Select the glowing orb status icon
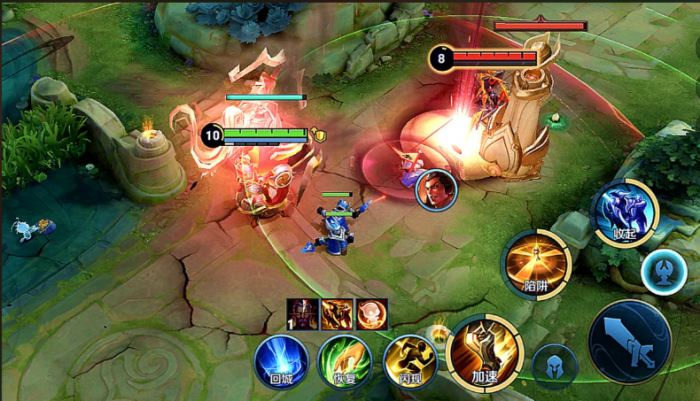The width and height of the screenshot is (700, 401). pyautogui.click(x=371, y=314)
